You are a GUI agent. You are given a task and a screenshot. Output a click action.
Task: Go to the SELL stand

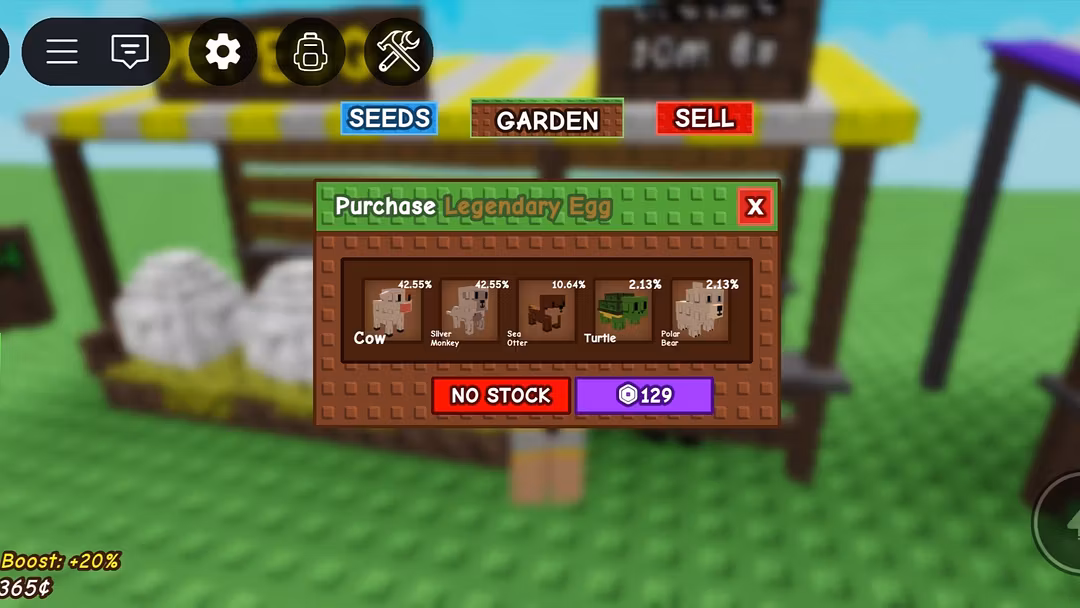(x=704, y=118)
